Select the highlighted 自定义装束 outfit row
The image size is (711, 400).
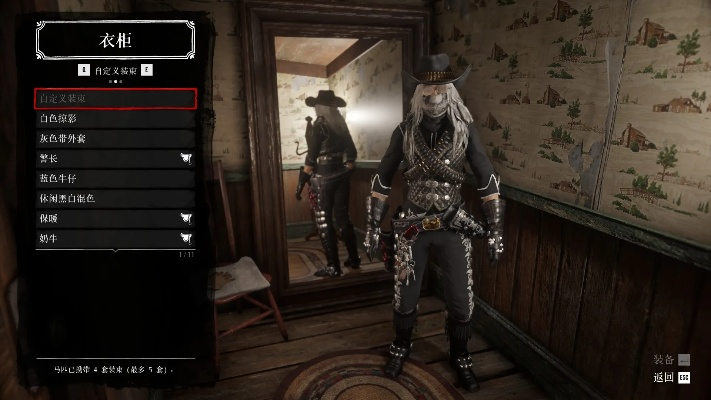tap(115, 98)
